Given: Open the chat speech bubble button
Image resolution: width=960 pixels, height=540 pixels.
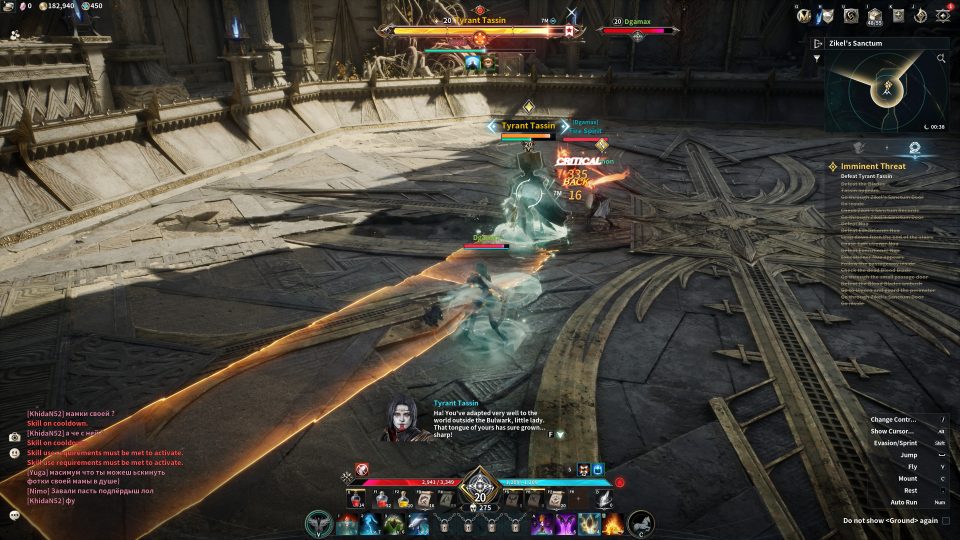Looking at the screenshot, I should coord(15,515).
